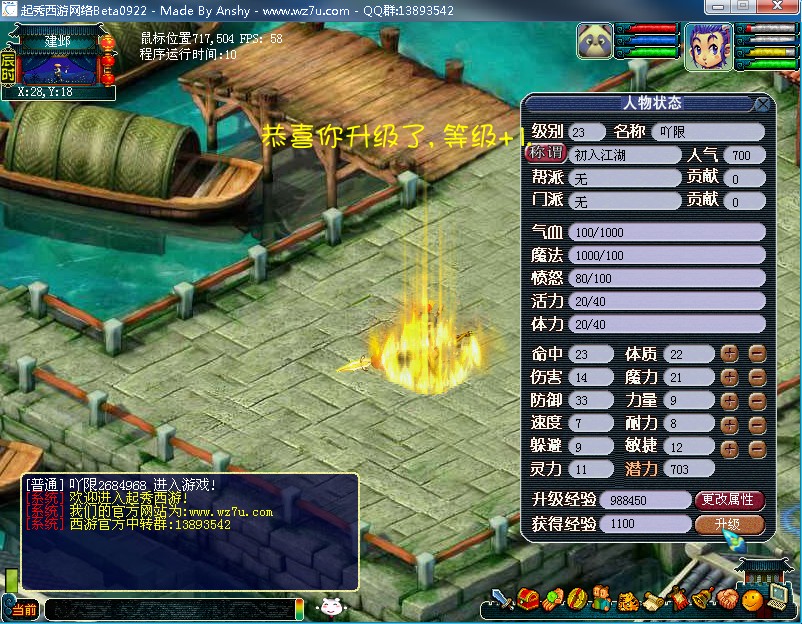Click the 升级 level-up button
Image resolution: width=802 pixels, height=624 pixels.
point(729,524)
